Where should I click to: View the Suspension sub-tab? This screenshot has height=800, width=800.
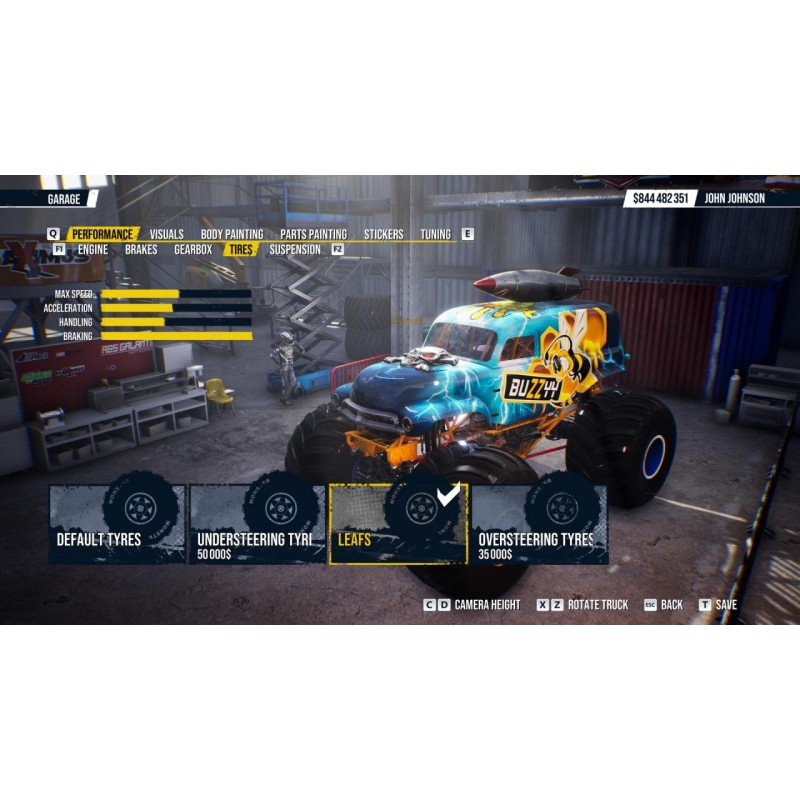click(x=295, y=249)
